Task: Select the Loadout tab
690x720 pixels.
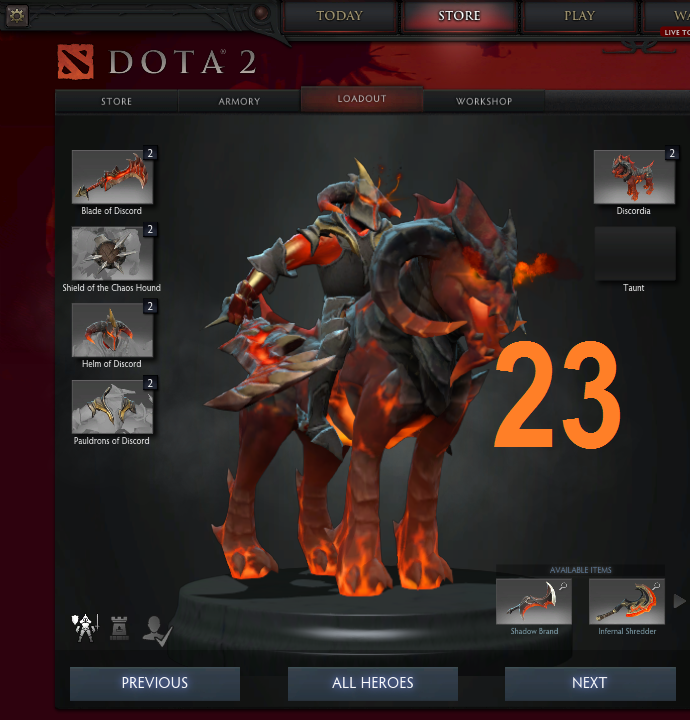Action: (x=362, y=99)
